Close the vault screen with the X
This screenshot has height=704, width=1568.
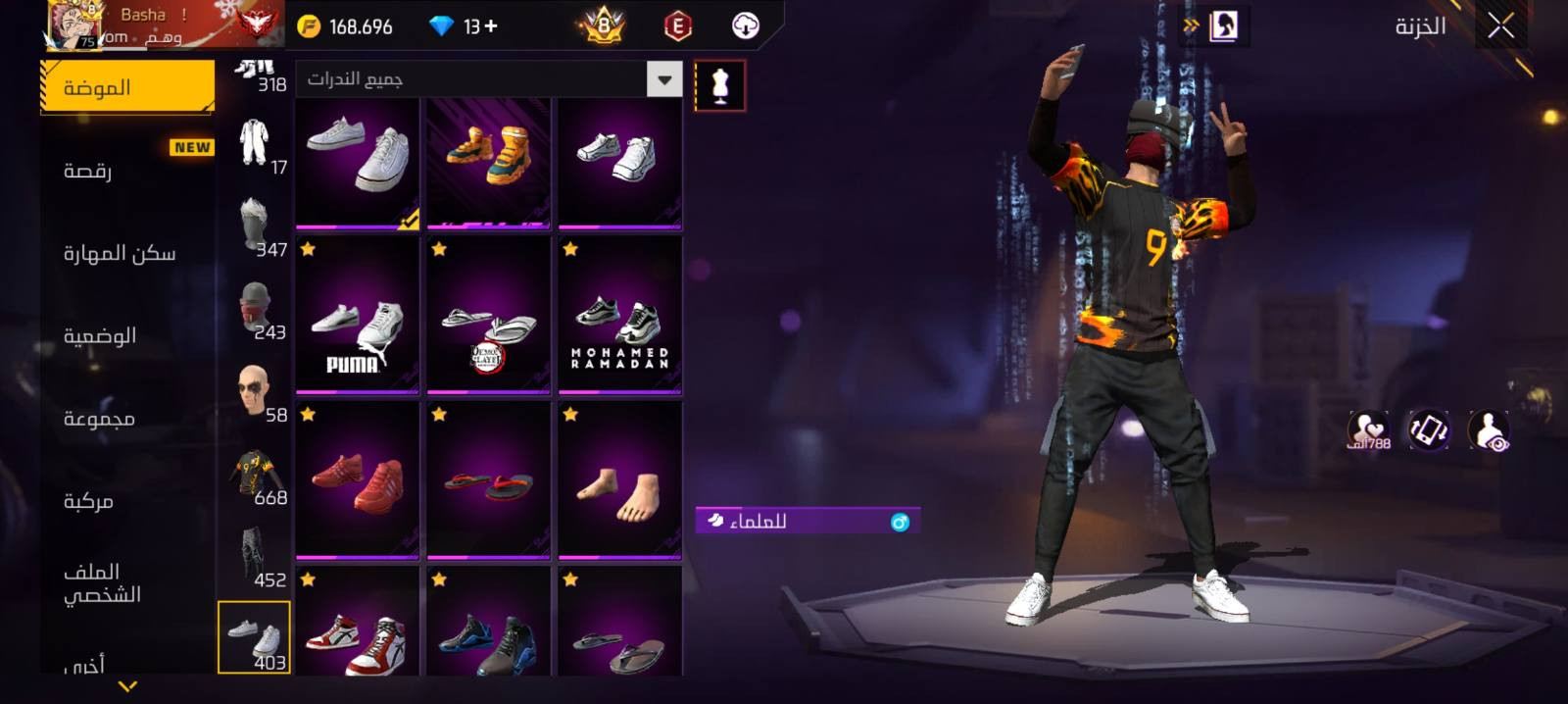tap(1500, 26)
